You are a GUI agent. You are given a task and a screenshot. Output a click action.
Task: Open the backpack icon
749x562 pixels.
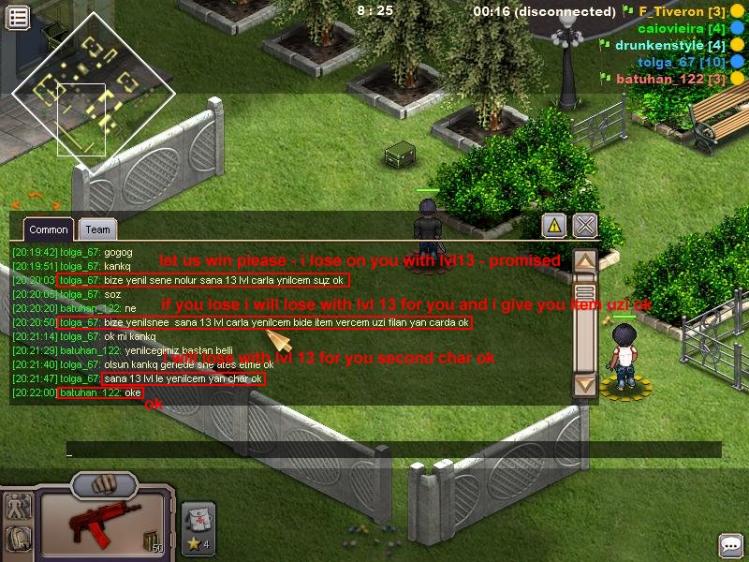pos(19,539)
